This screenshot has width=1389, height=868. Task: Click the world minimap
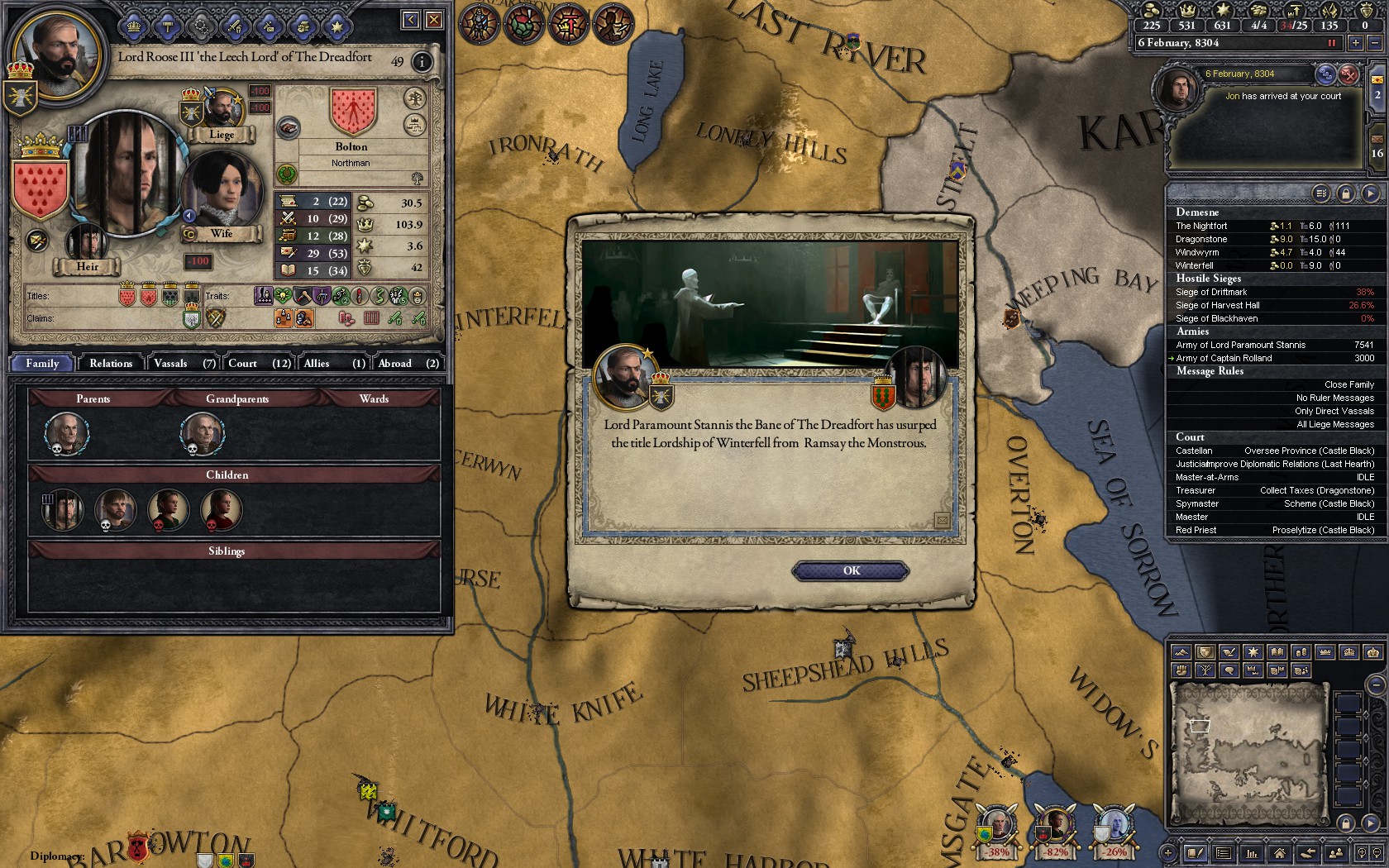pyautogui.click(x=1248, y=752)
